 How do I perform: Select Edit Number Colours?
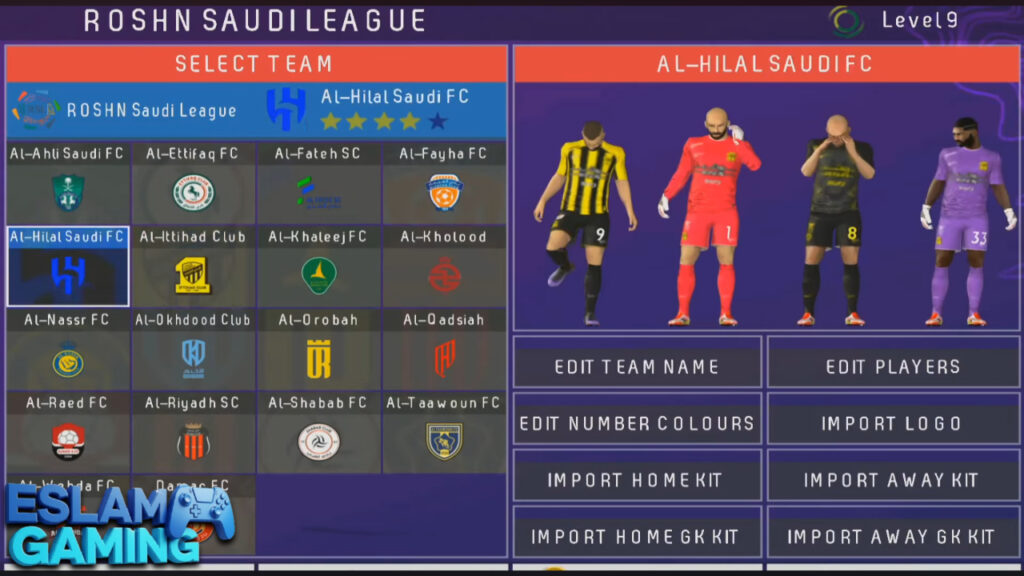(637, 423)
